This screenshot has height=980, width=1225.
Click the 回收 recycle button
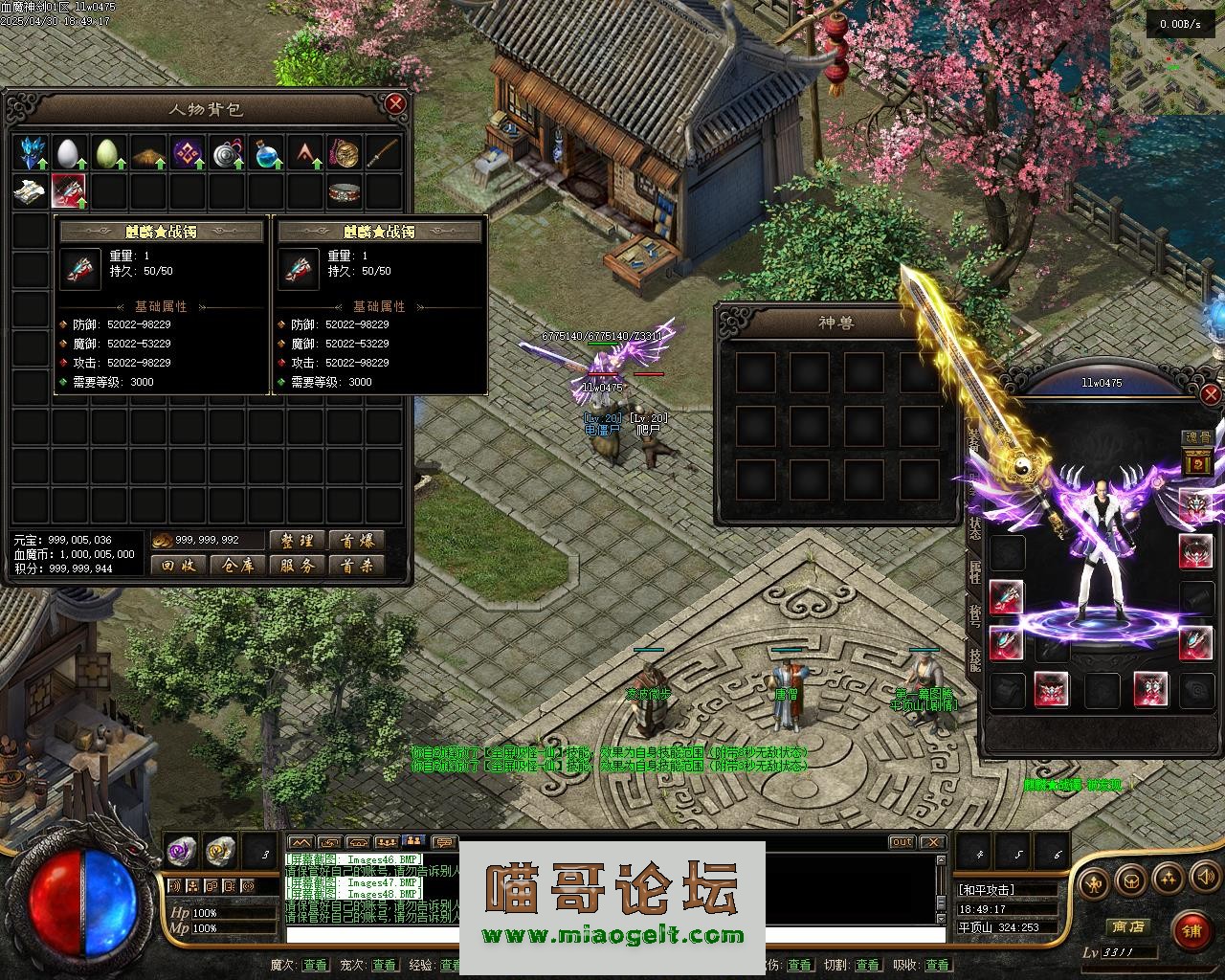click(x=179, y=566)
